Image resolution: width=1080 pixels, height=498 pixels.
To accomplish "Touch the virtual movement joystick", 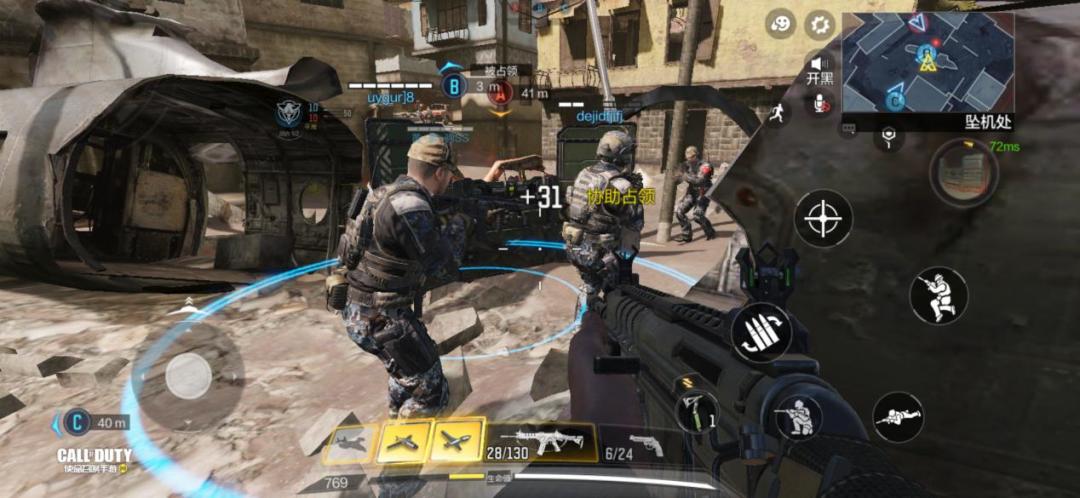I will point(188,376).
